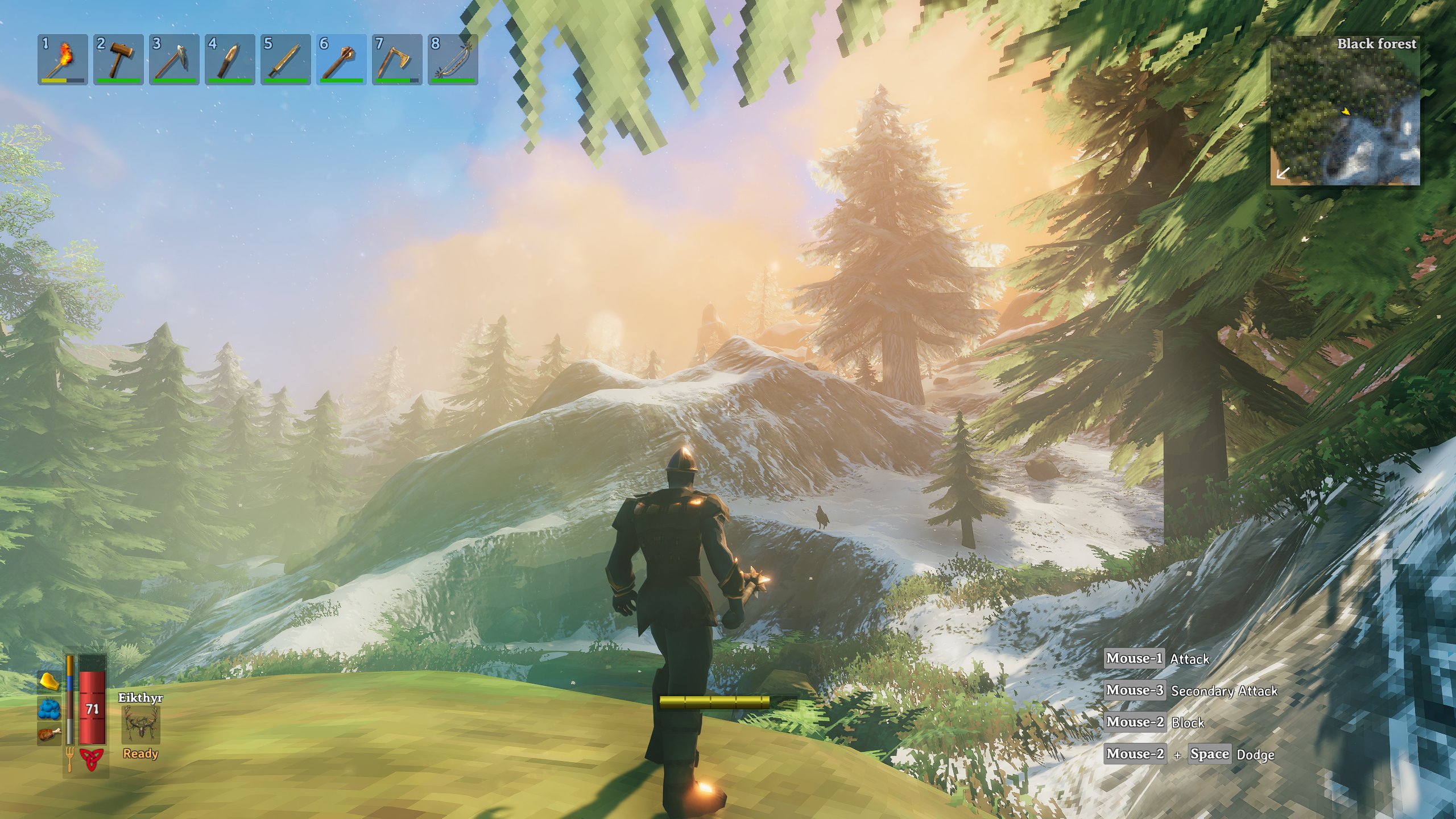1456x819 pixels.
Task: Equip the bronze sword from the hotbar
Action: [x=286, y=59]
